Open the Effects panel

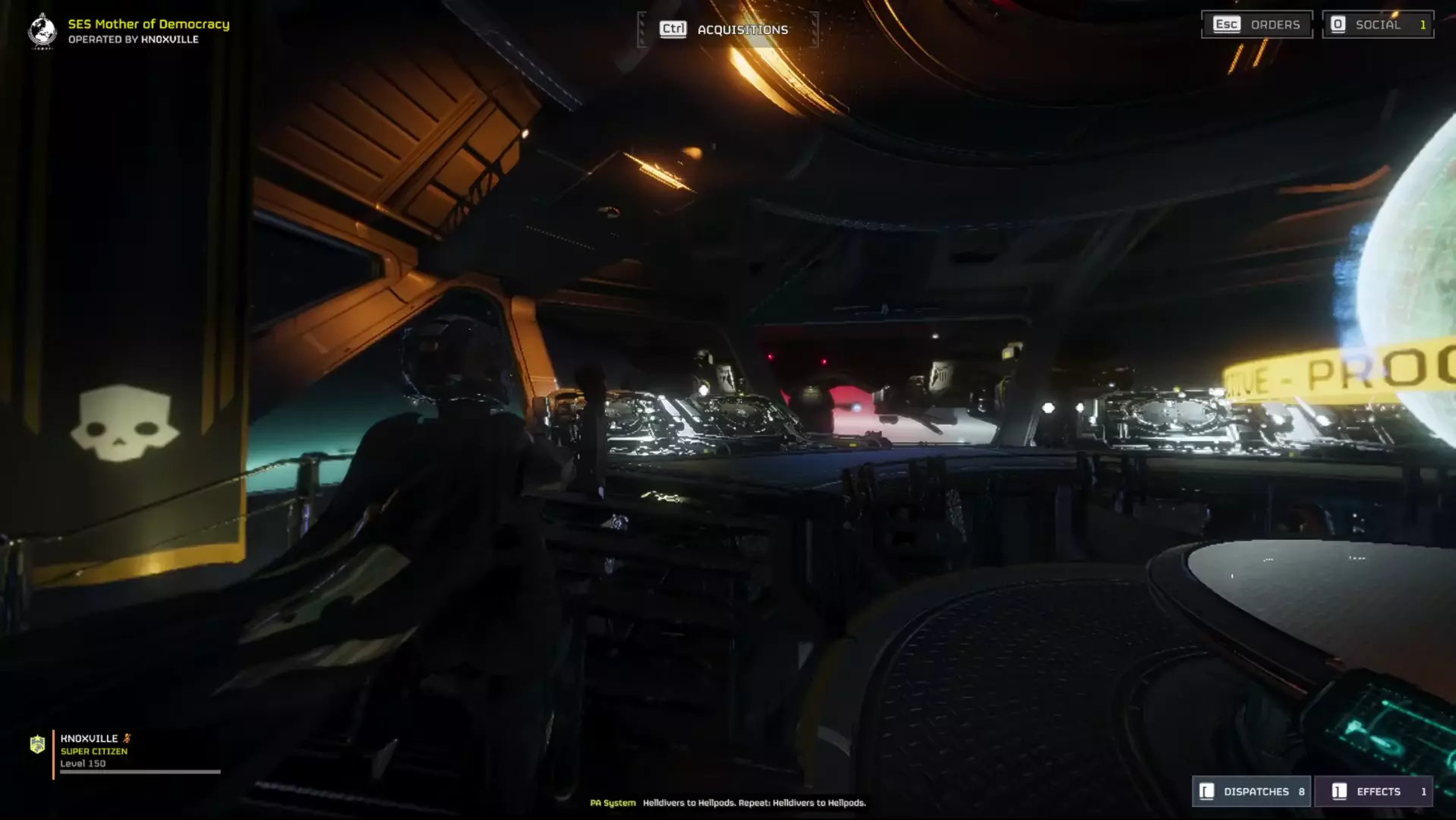[1373, 791]
